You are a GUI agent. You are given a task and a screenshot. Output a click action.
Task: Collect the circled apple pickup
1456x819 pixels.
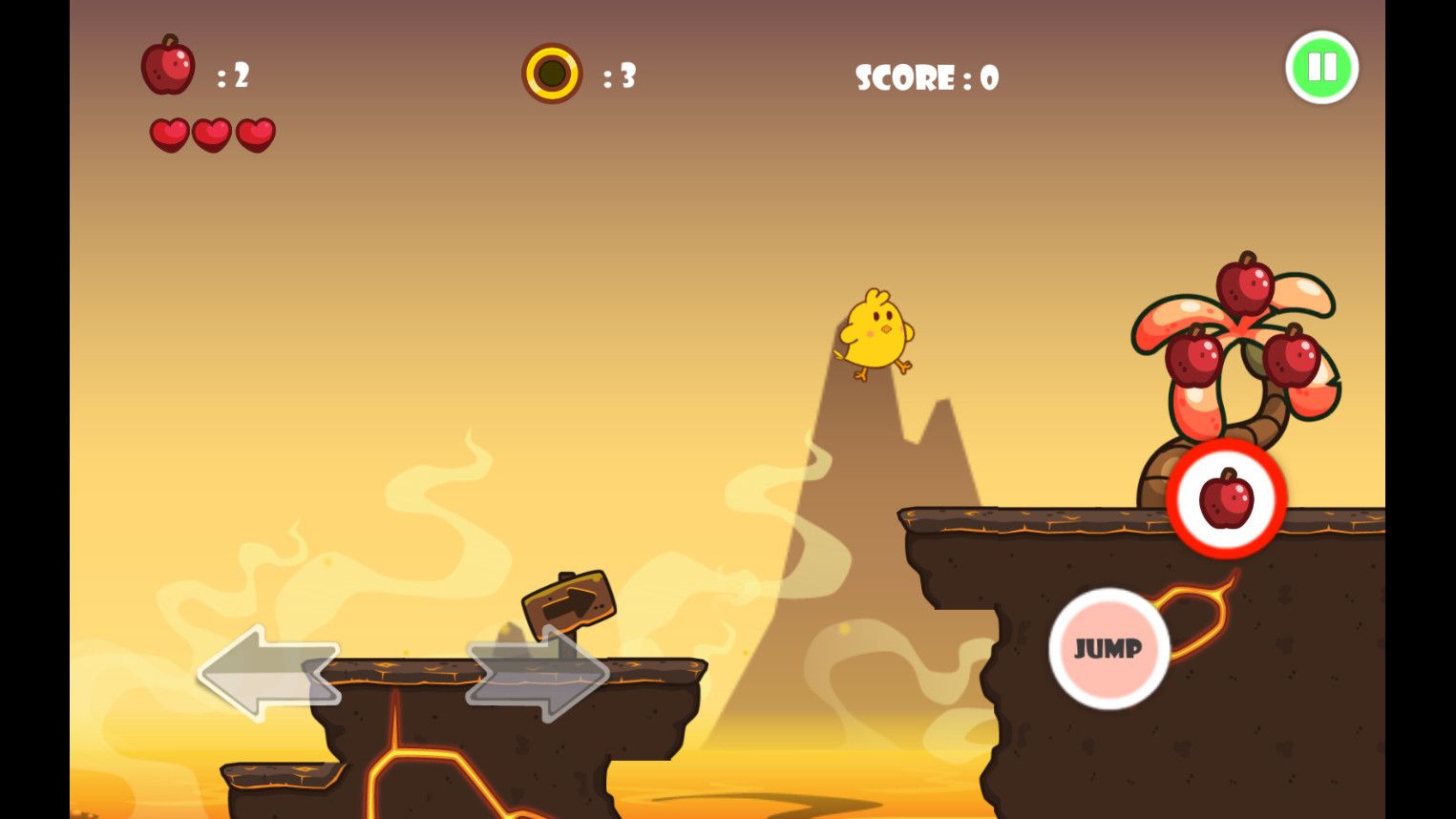coord(1225,500)
